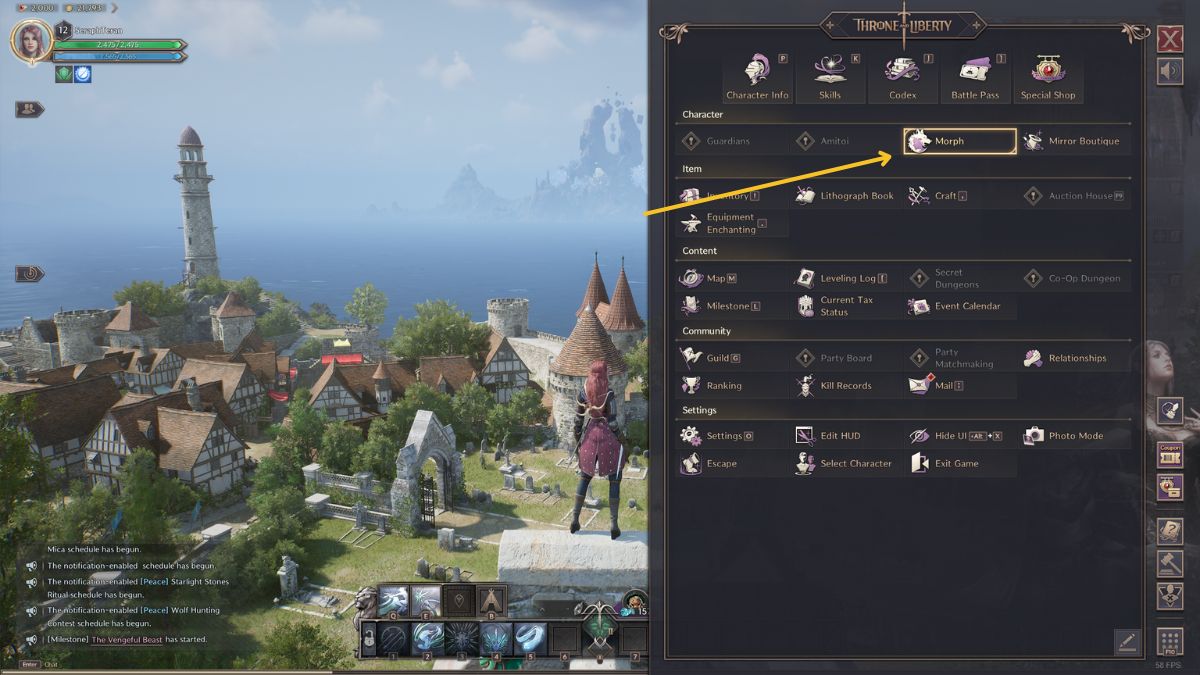Click Exit Game
Image resolution: width=1200 pixels, height=675 pixels.
point(948,463)
